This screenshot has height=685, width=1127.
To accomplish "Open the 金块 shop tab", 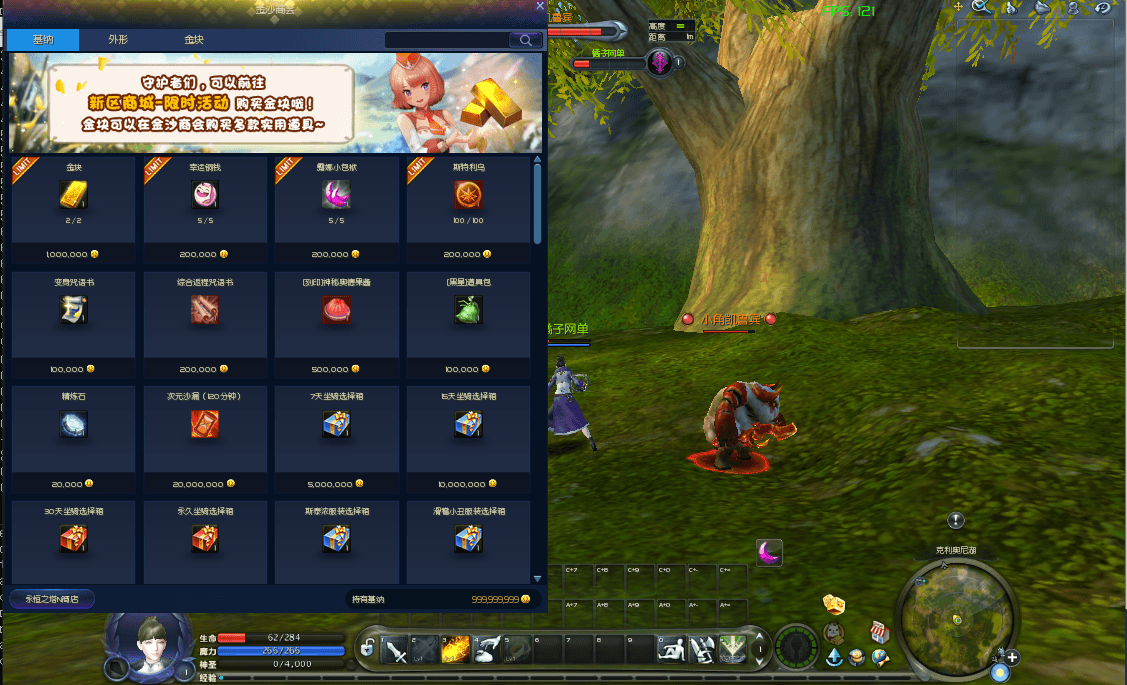I will (193, 40).
